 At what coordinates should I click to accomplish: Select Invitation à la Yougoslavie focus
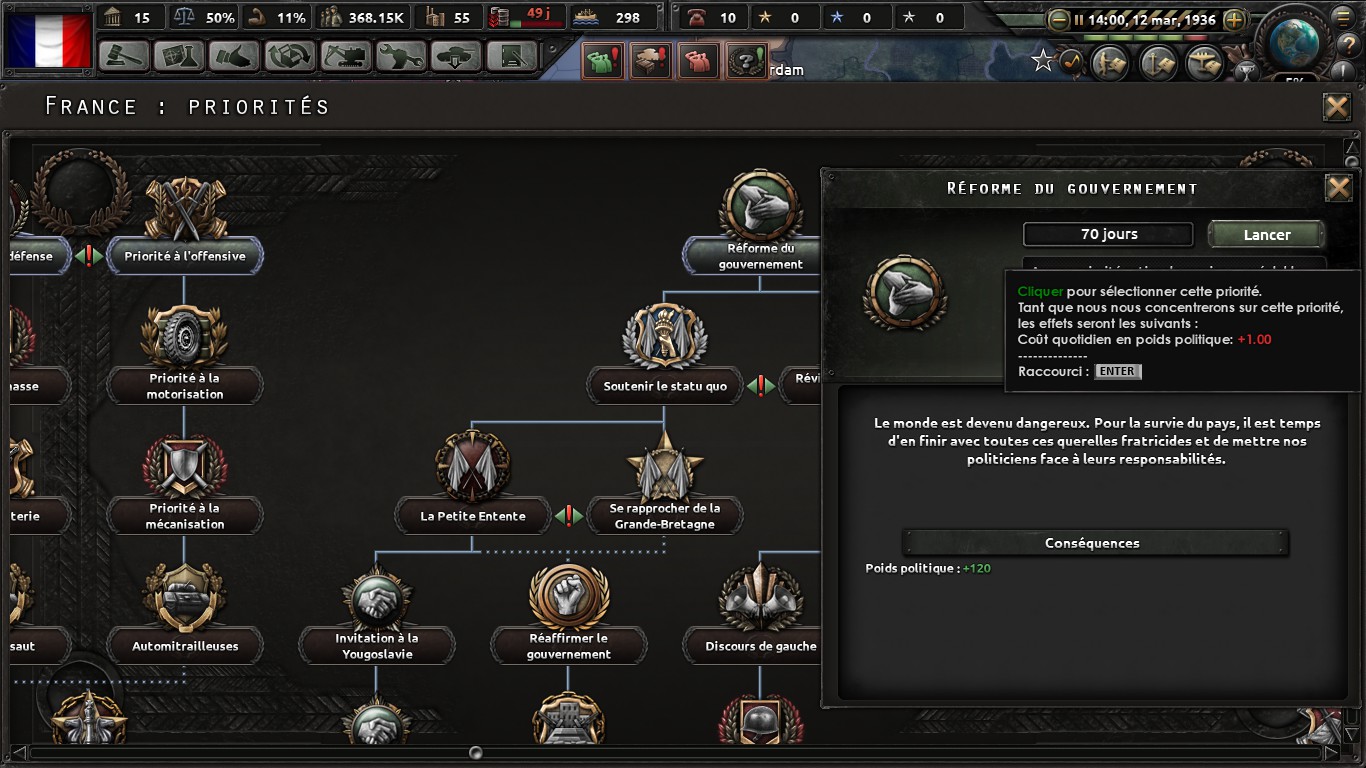(377, 646)
